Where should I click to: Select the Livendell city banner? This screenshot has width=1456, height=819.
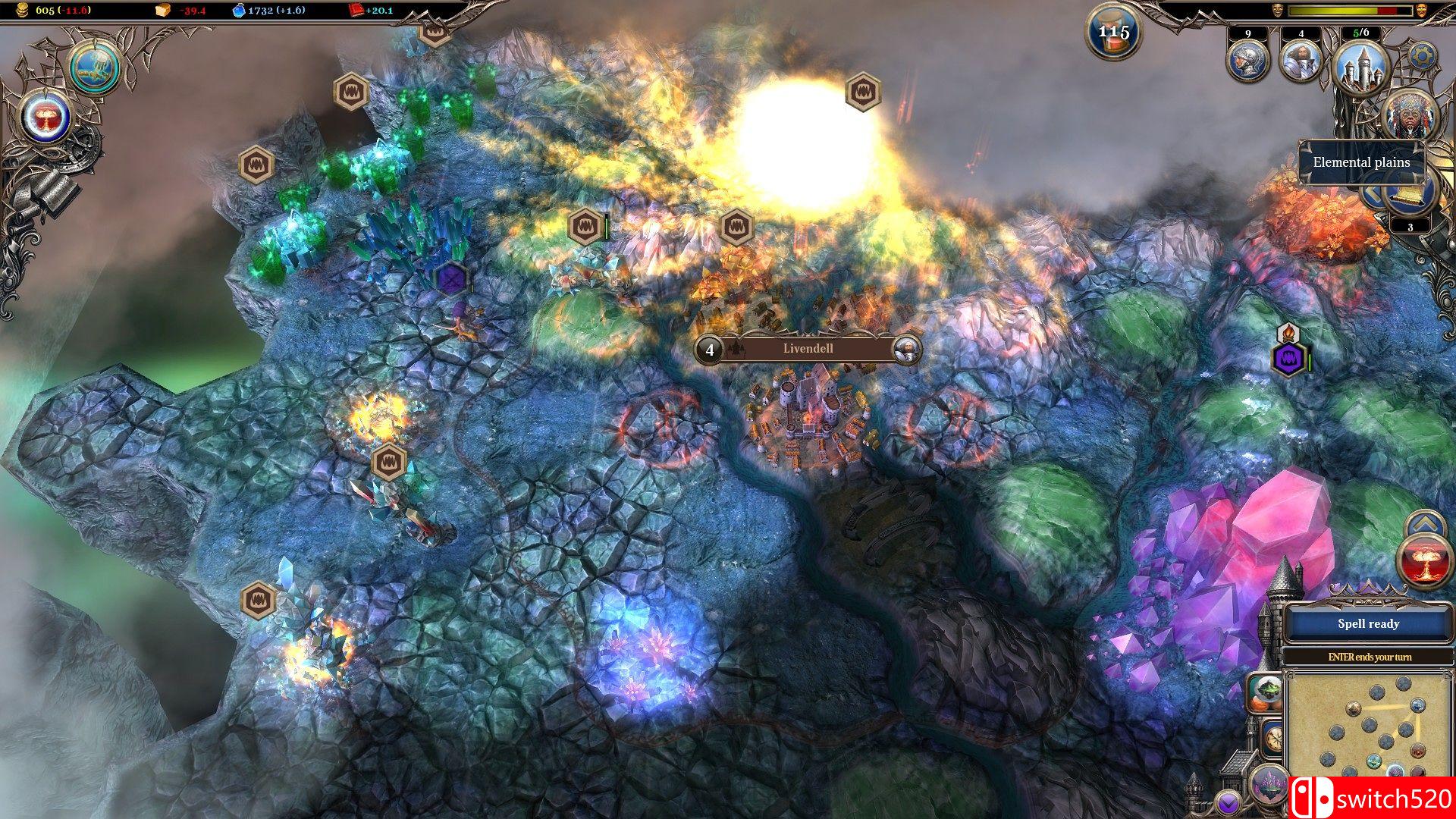[807, 349]
